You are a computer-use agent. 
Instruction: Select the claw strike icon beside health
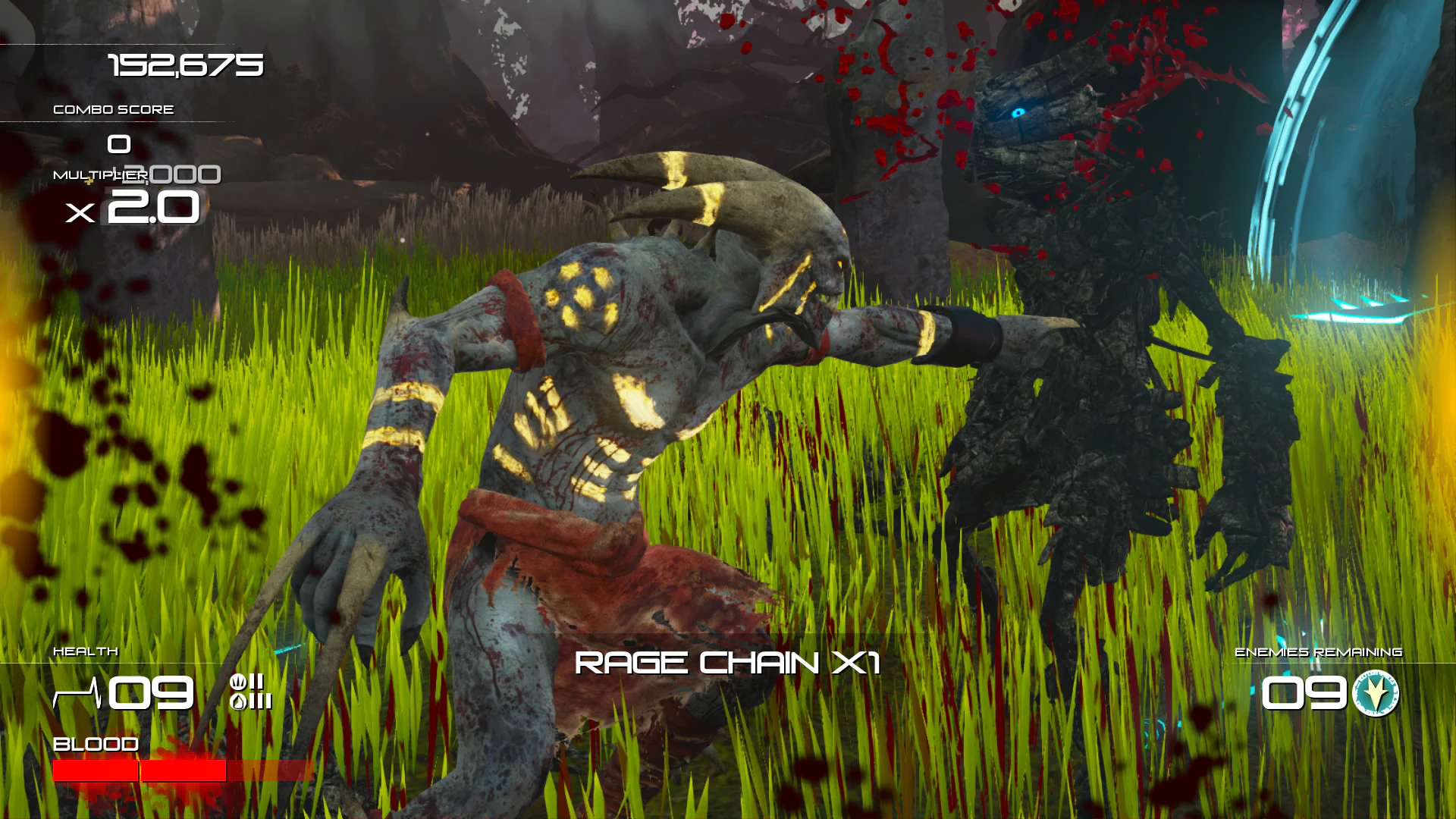(x=239, y=682)
